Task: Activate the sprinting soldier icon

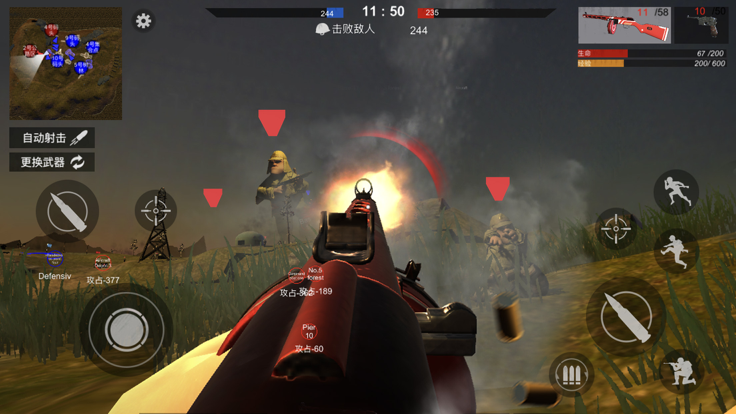Action: (x=676, y=191)
